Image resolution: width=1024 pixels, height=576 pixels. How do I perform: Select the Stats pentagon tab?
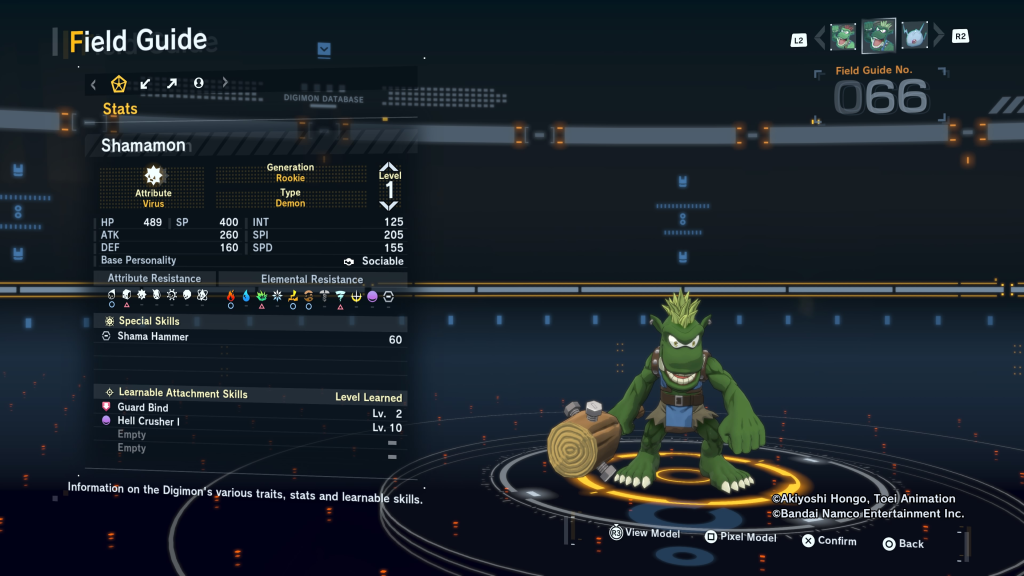coord(119,84)
